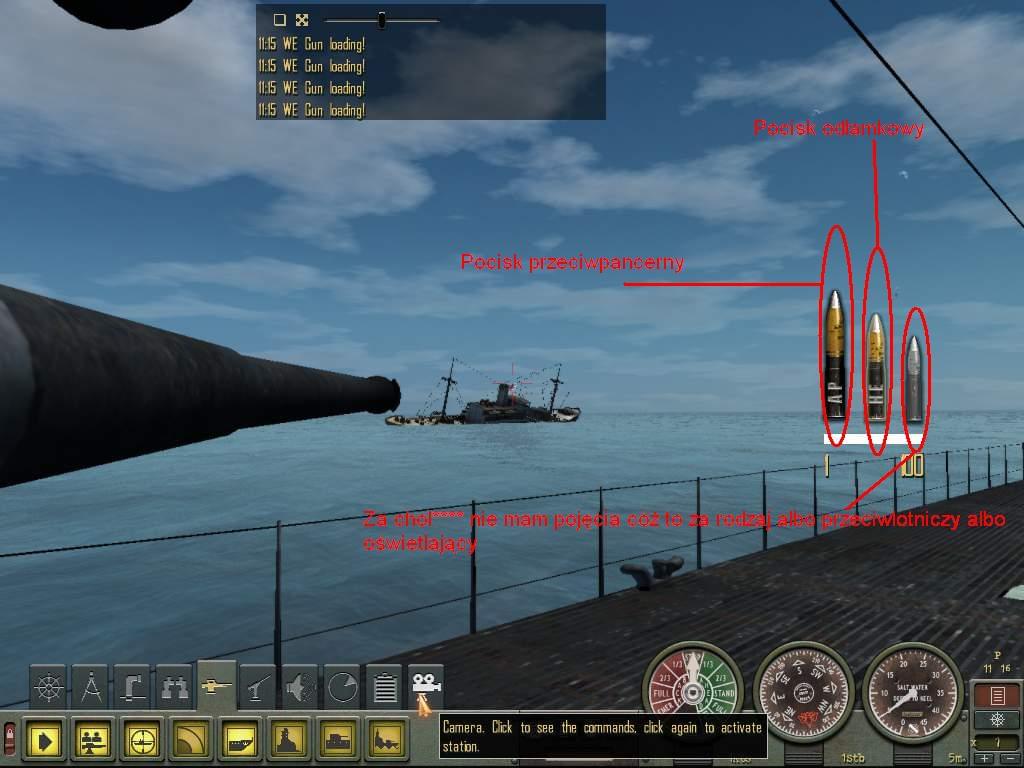Click the yellow crosshair targeting button
Viewport: 1024px width, 768px height.
click(x=143, y=740)
